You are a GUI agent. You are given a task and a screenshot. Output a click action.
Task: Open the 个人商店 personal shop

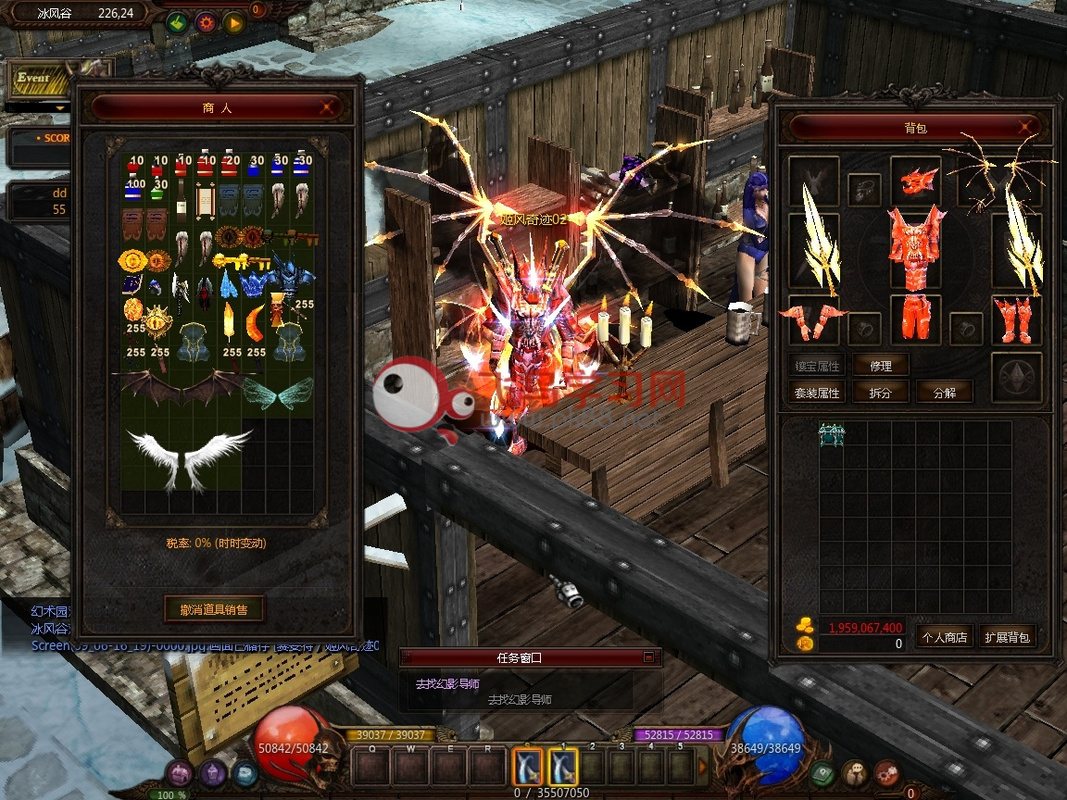pos(943,636)
